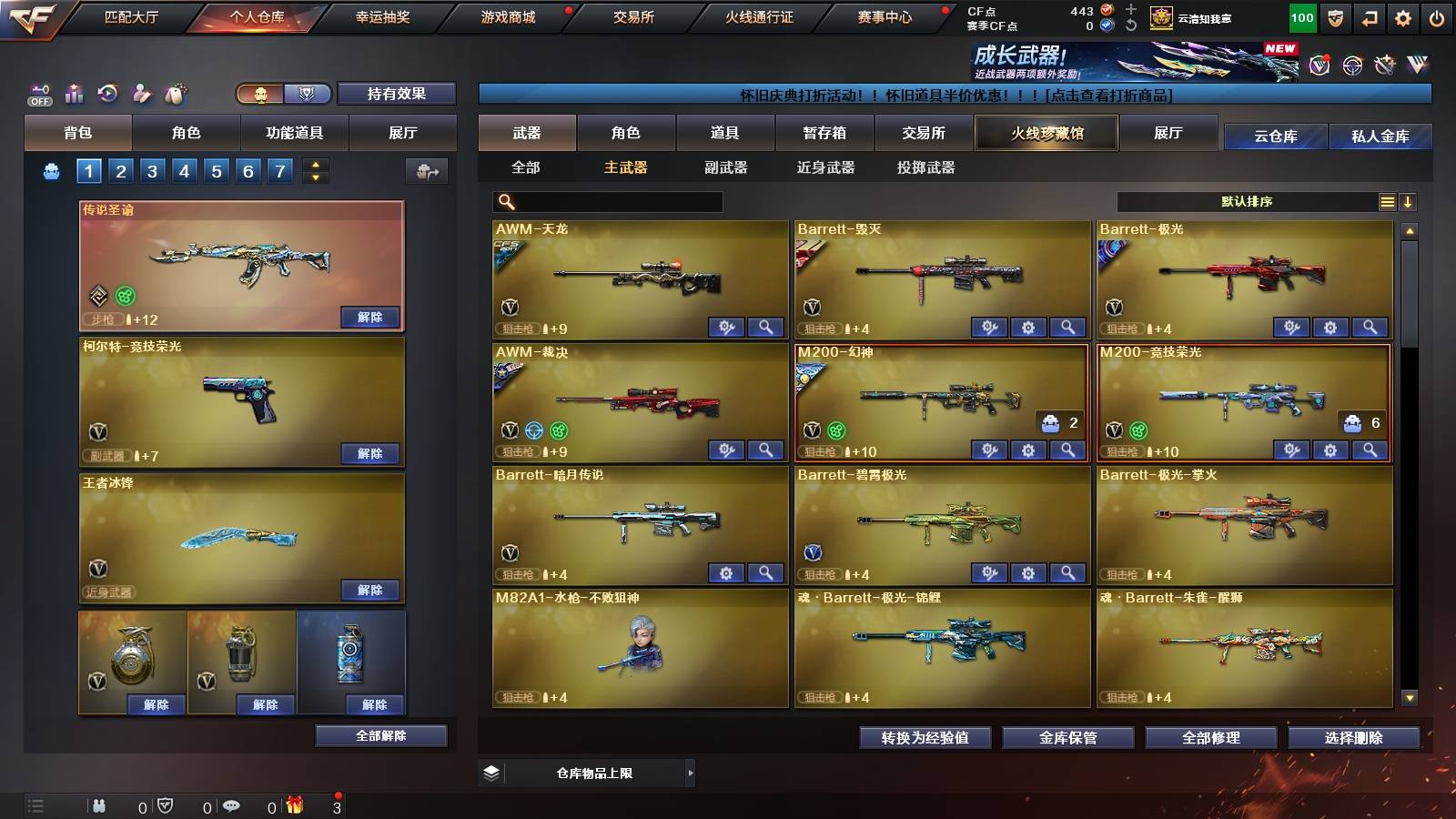Select backpack slot number 4
This screenshot has width=1456, height=819.
tap(187, 169)
